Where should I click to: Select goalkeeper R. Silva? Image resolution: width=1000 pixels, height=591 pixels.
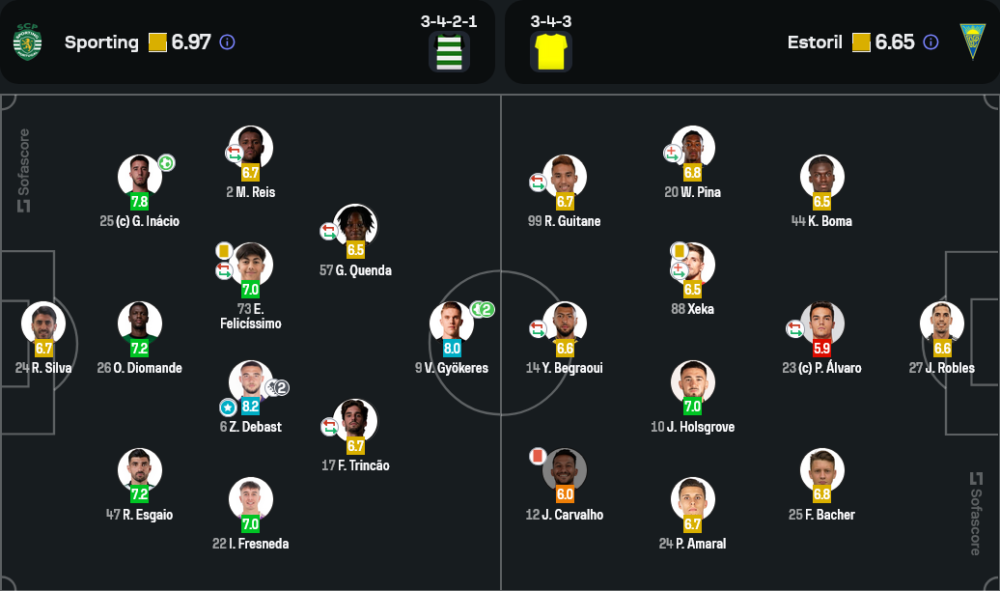44,324
